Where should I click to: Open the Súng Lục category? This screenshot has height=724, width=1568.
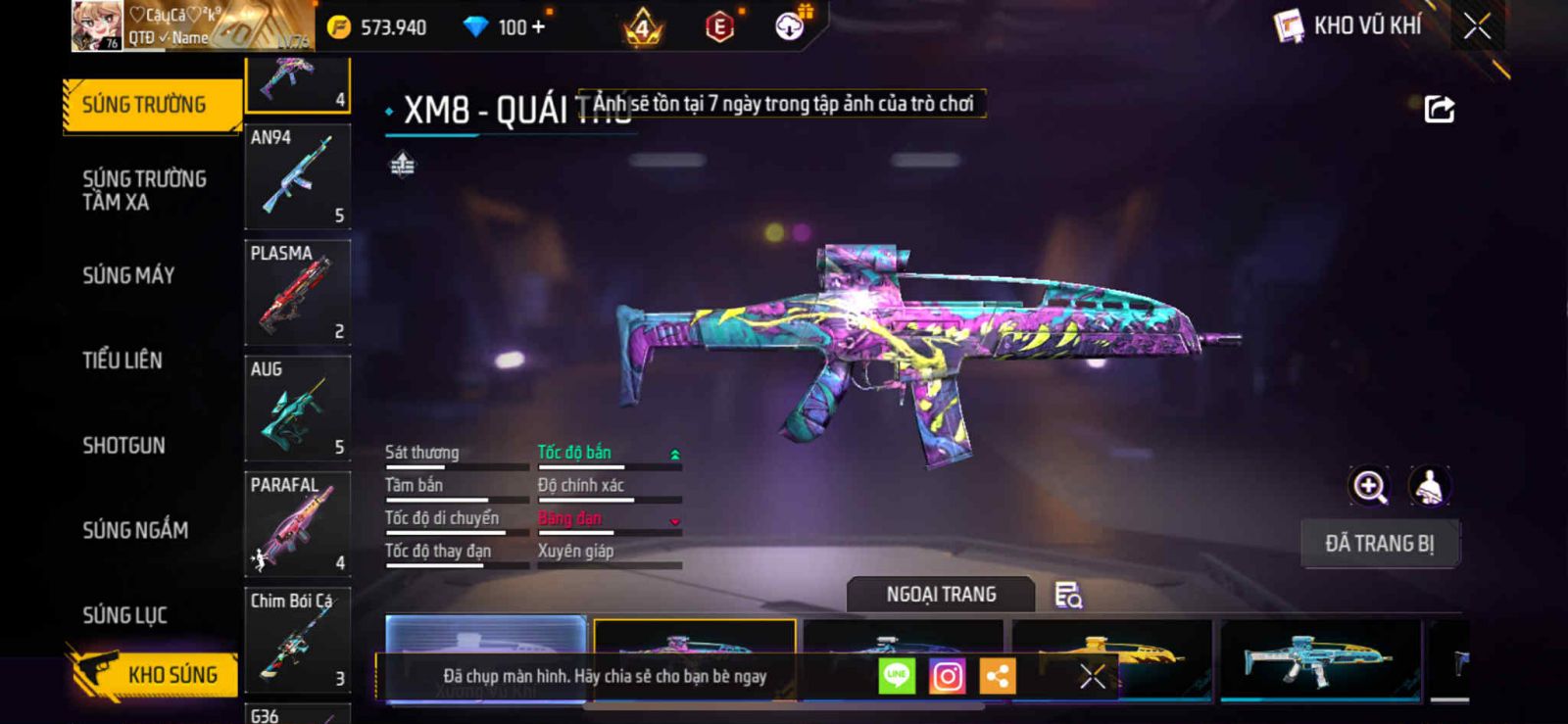pos(124,615)
